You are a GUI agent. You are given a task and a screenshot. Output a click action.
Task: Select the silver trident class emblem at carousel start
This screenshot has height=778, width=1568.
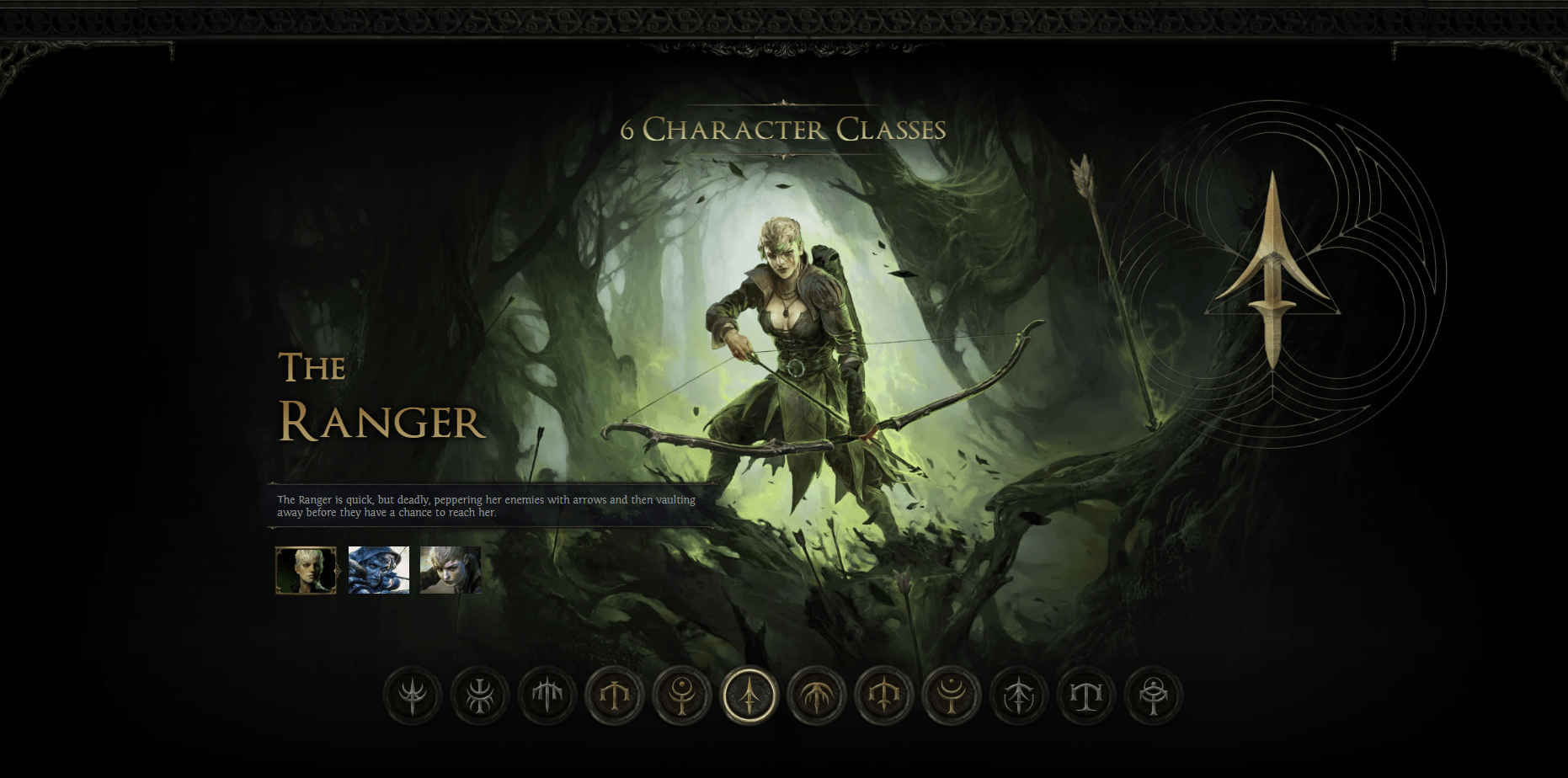411,696
